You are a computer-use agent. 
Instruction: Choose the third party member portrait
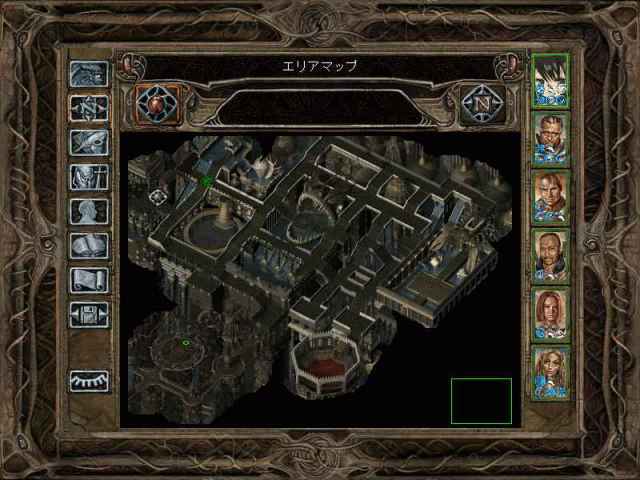coord(551,195)
